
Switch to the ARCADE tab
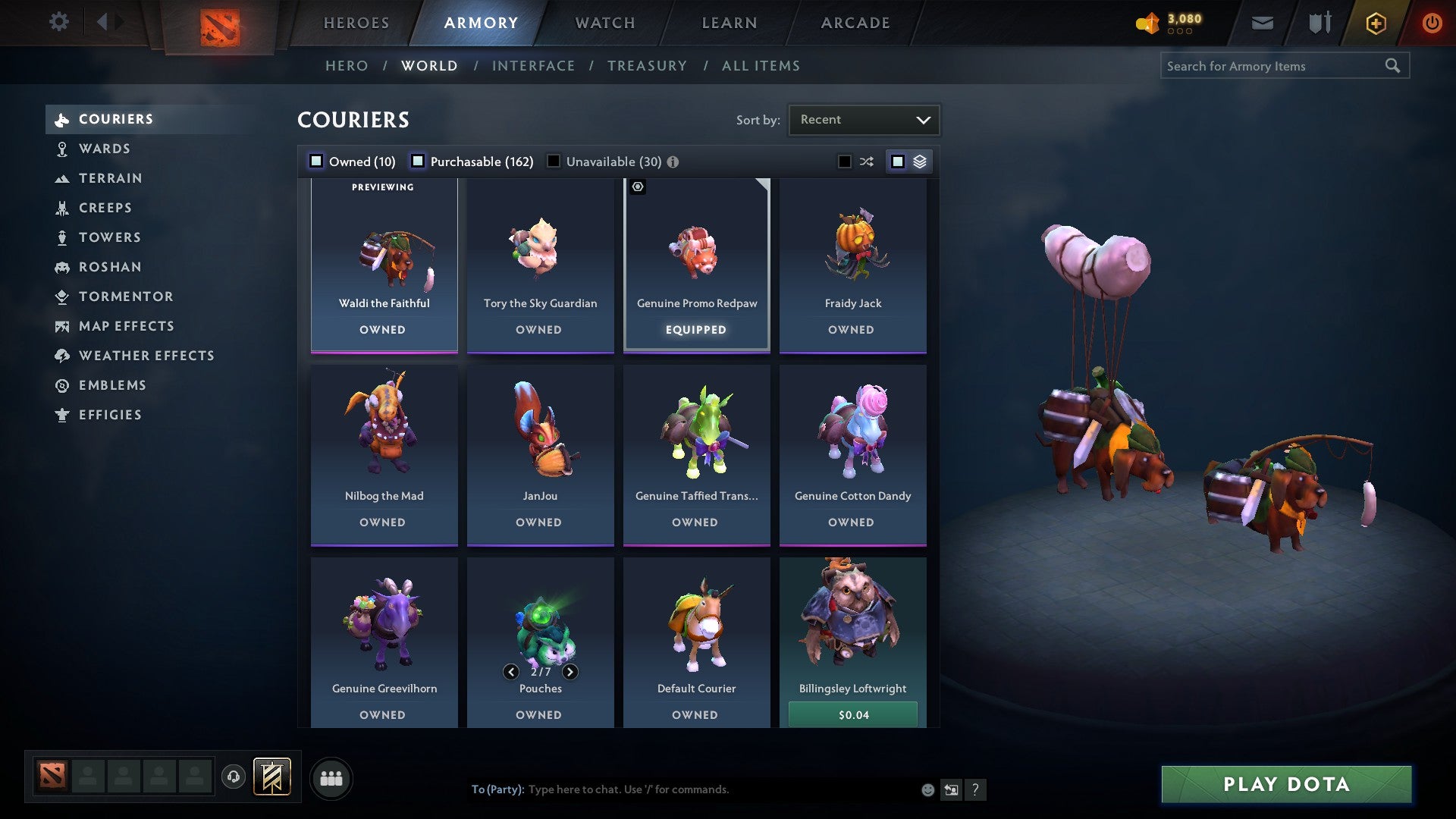click(854, 23)
